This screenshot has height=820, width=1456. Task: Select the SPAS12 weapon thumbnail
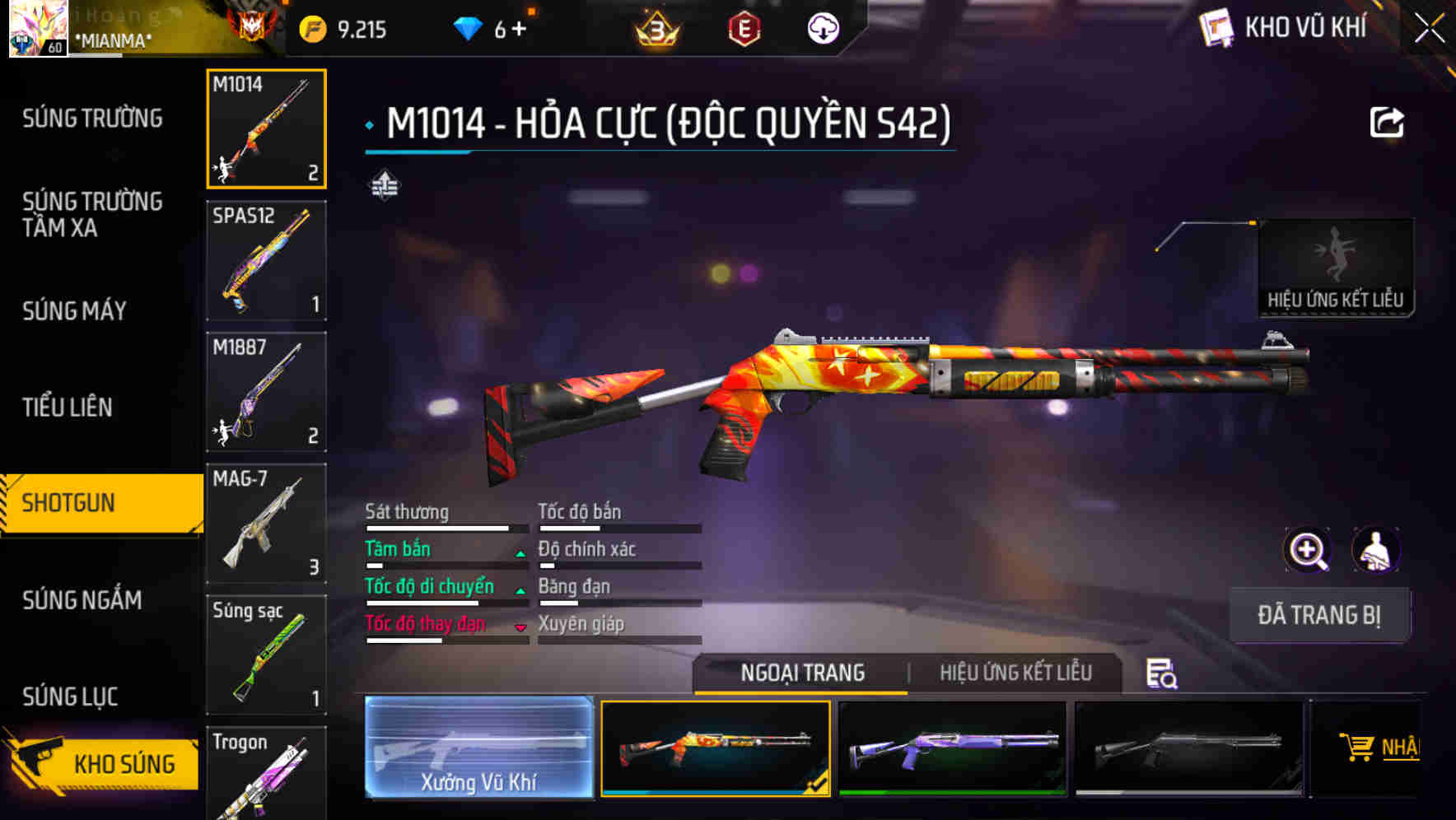coord(266,259)
